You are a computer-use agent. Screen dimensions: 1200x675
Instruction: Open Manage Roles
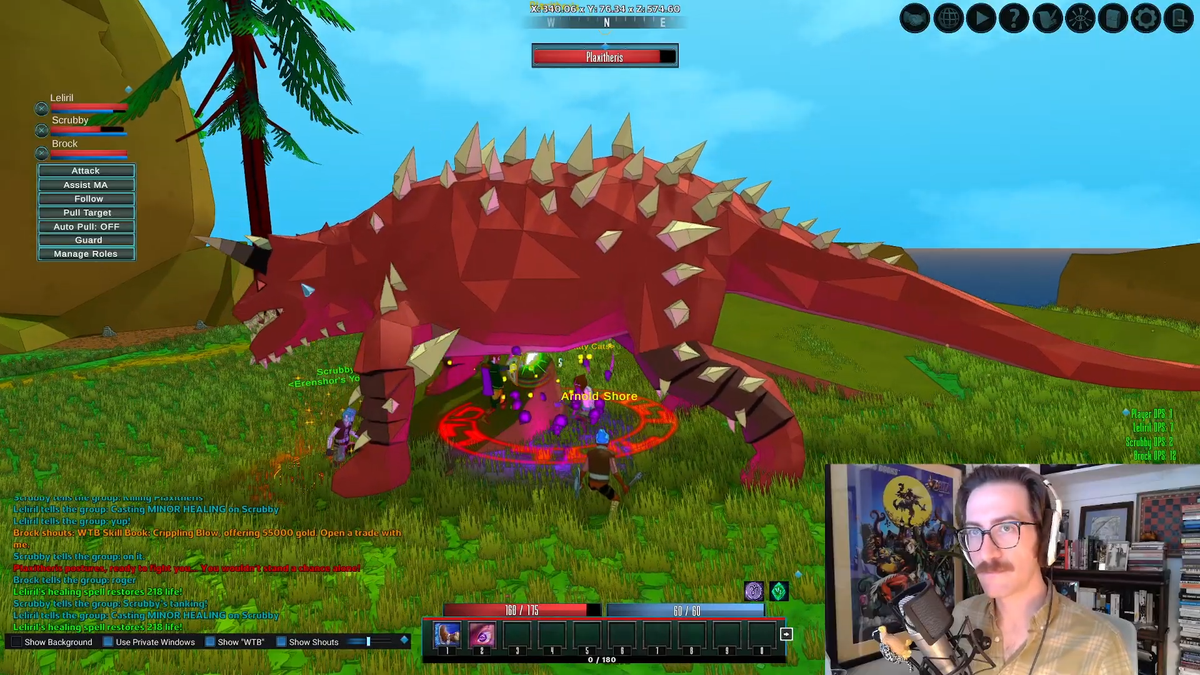click(86, 254)
